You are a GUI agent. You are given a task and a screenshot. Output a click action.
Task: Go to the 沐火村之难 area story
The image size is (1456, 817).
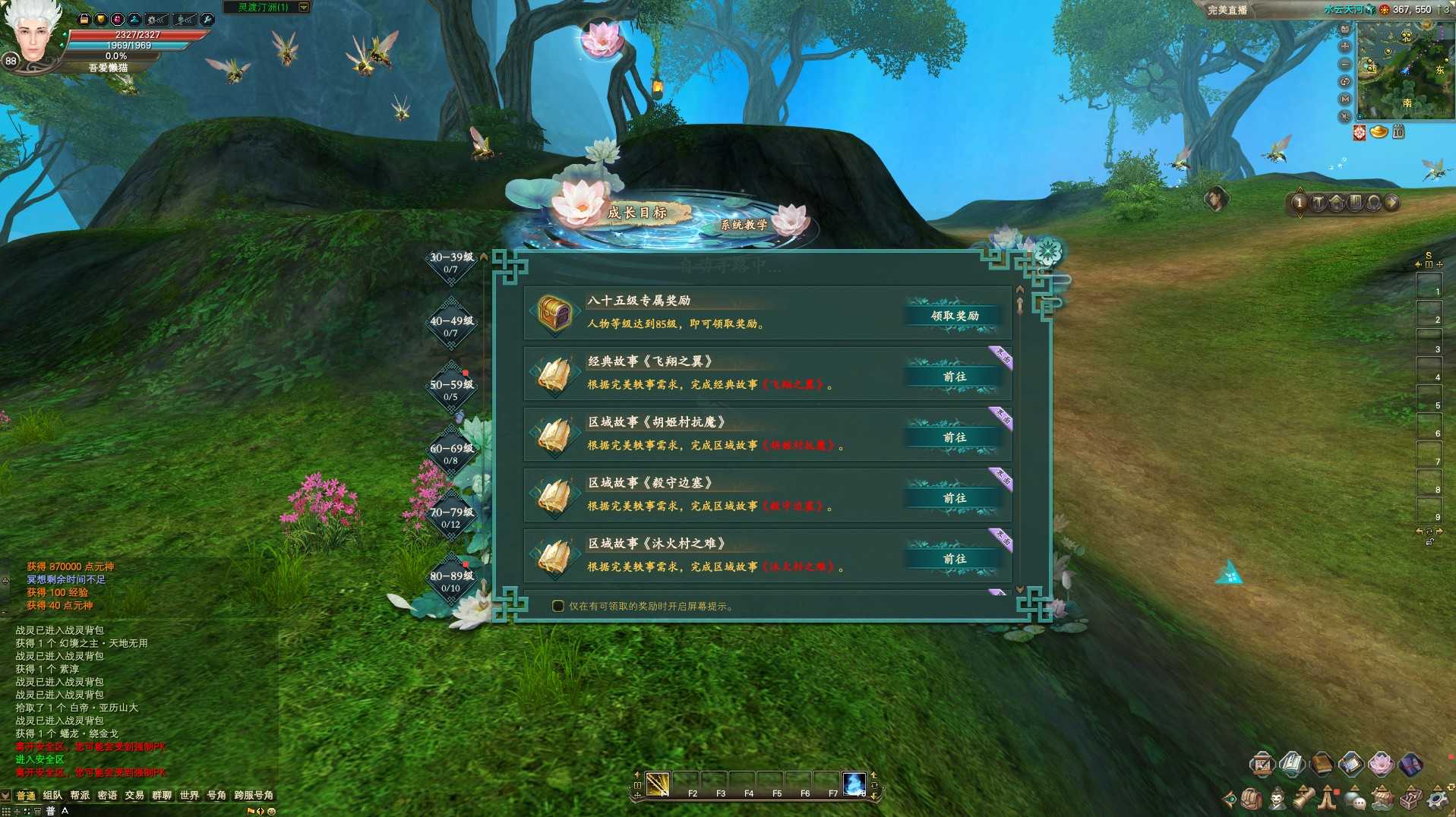(x=954, y=559)
